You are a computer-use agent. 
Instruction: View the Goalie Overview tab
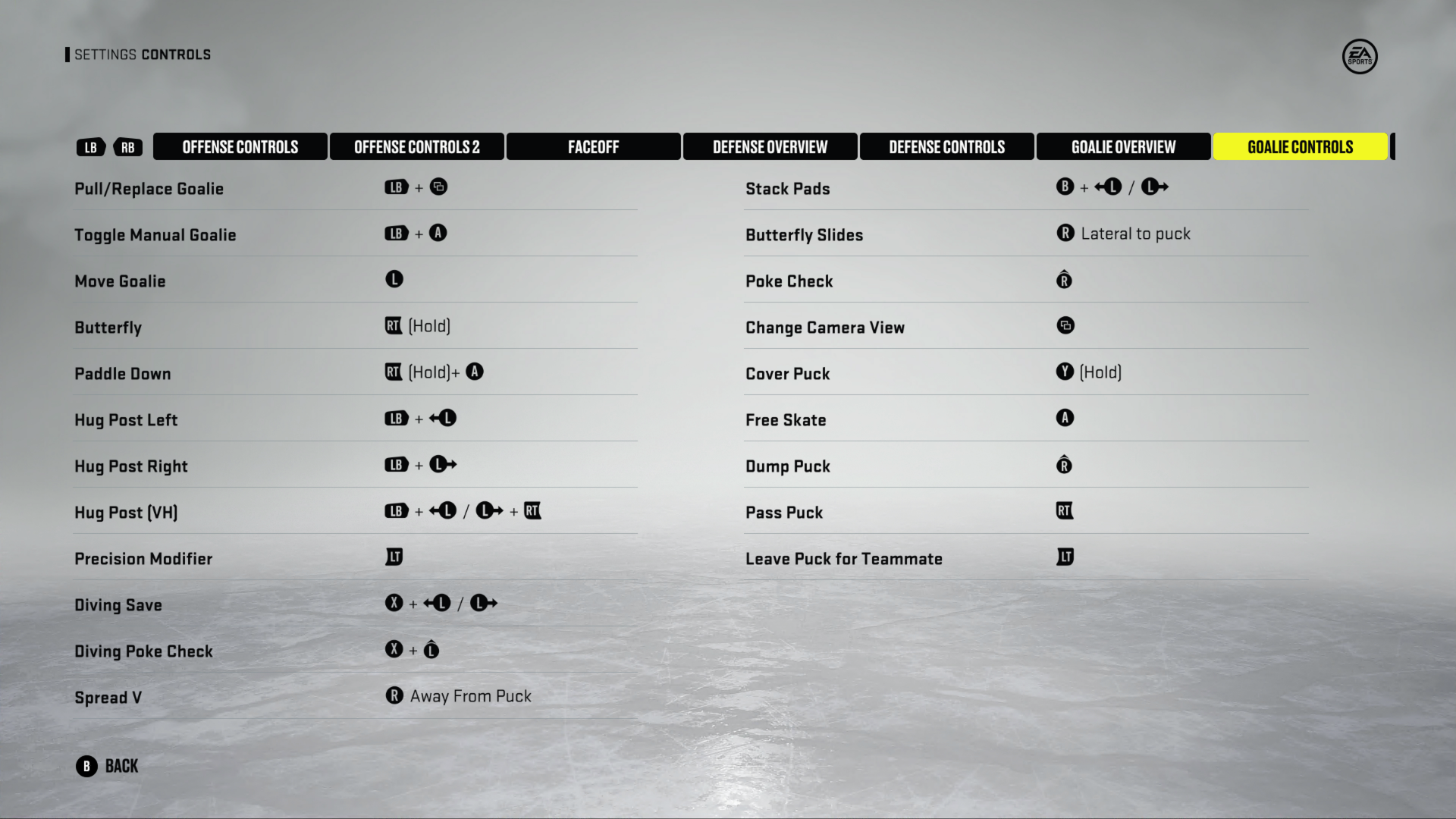pos(1123,146)
